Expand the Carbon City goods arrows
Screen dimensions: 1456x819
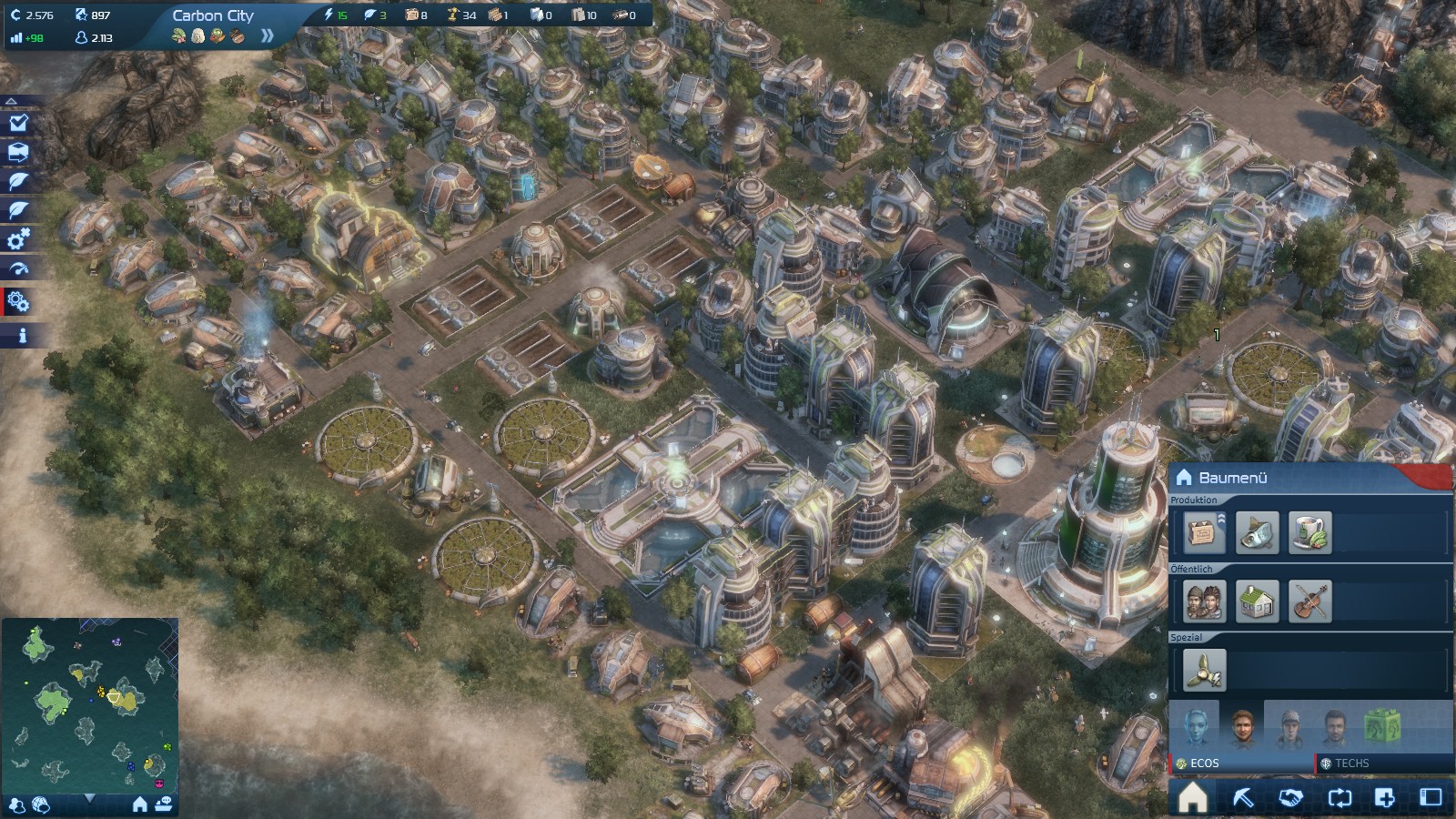tap(267, 36)
